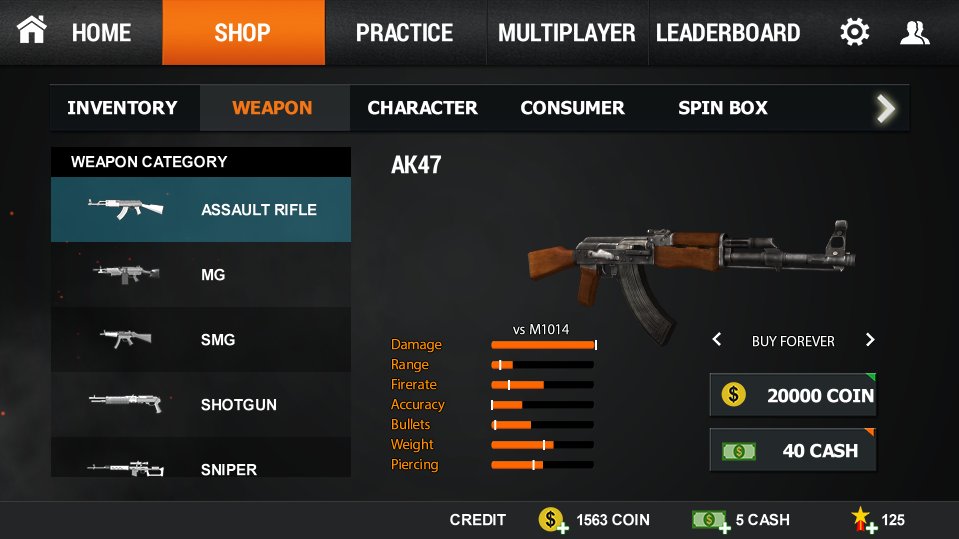
Task: Show more shop tabs with right arrow
Action: point(885,108)
